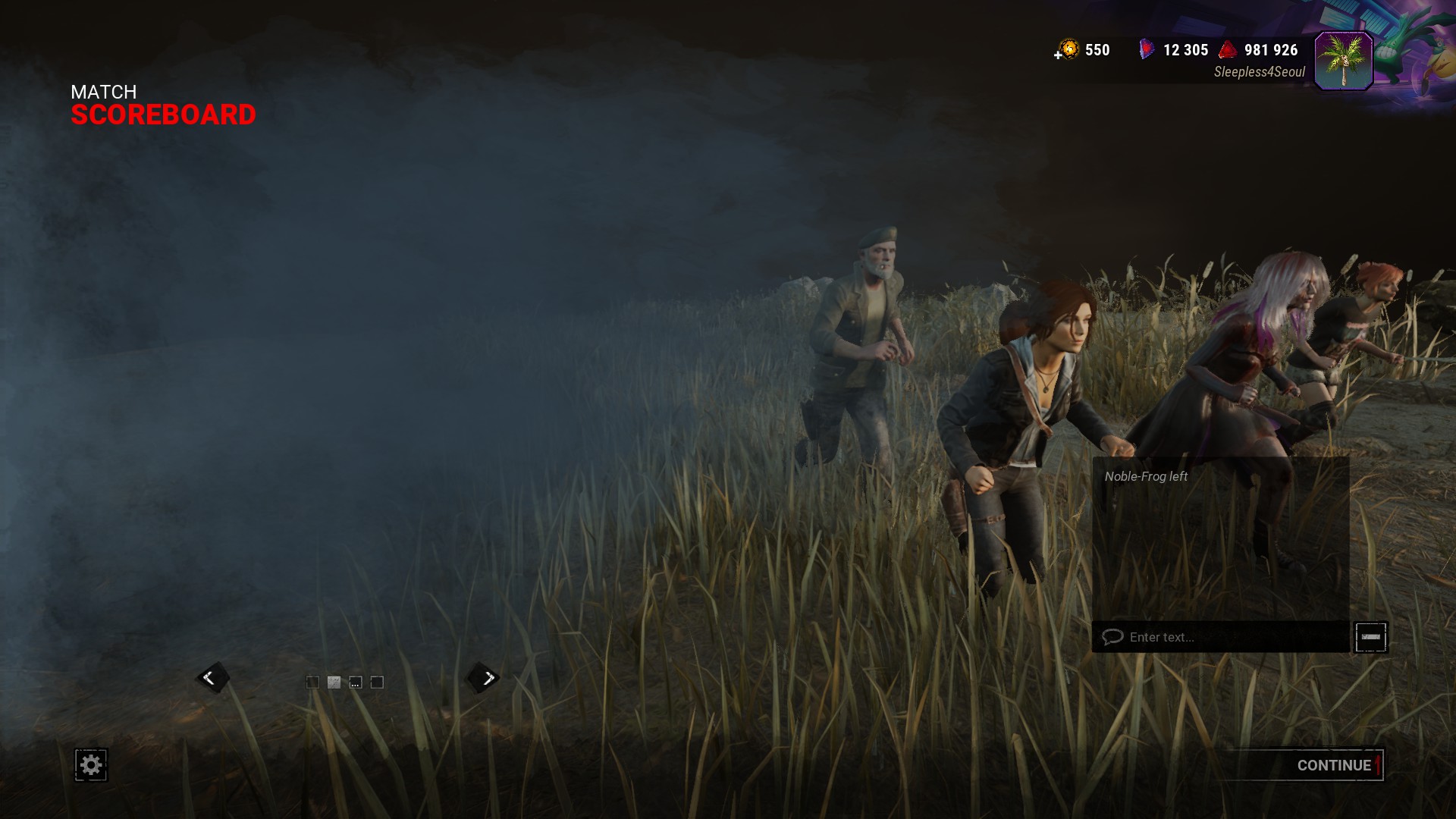
Task: Minimize the chat box panel
Action: click(1370, 637)
